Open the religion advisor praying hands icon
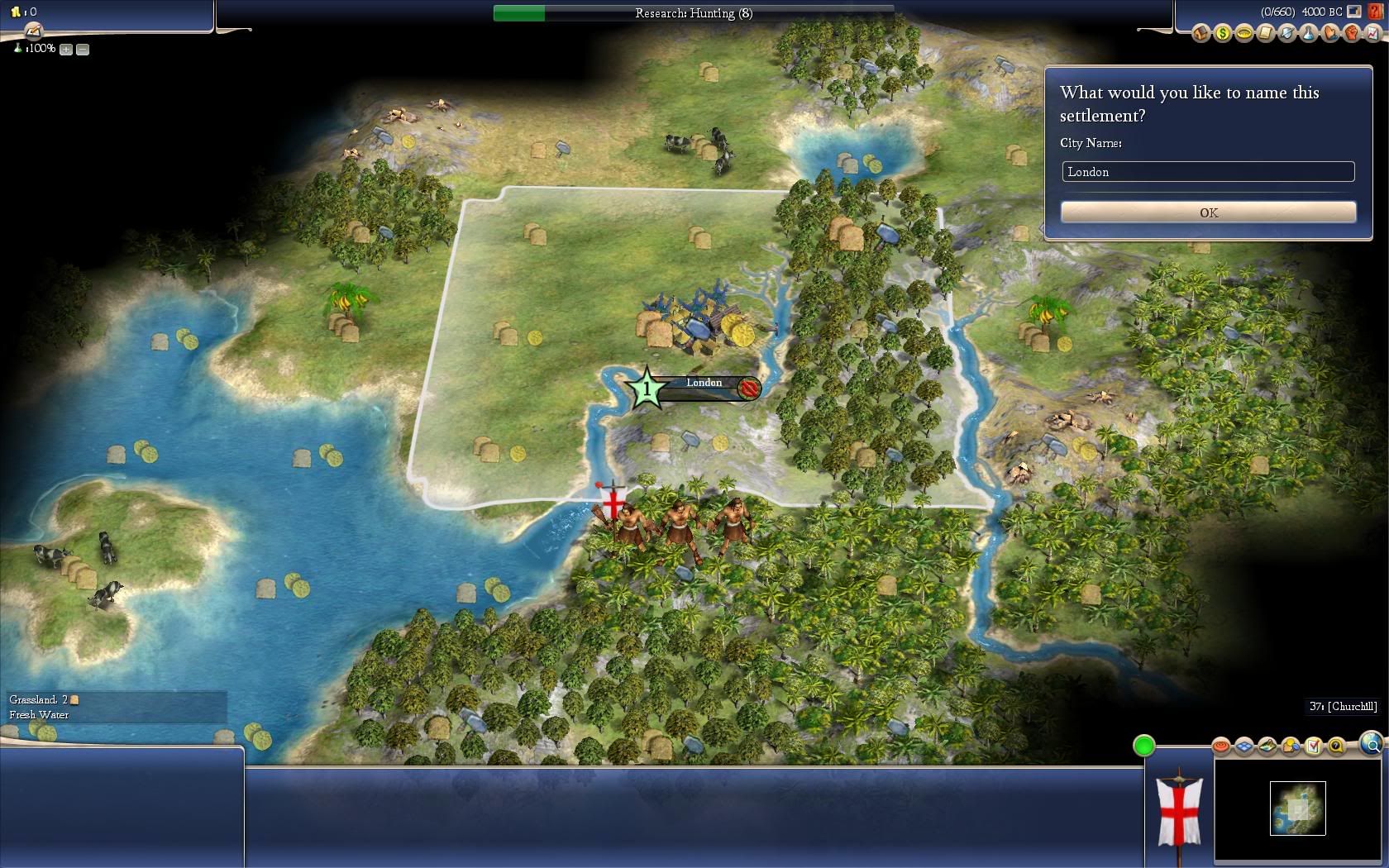The width and height of the screenshot is (1389, 868). click(1329, 33)
